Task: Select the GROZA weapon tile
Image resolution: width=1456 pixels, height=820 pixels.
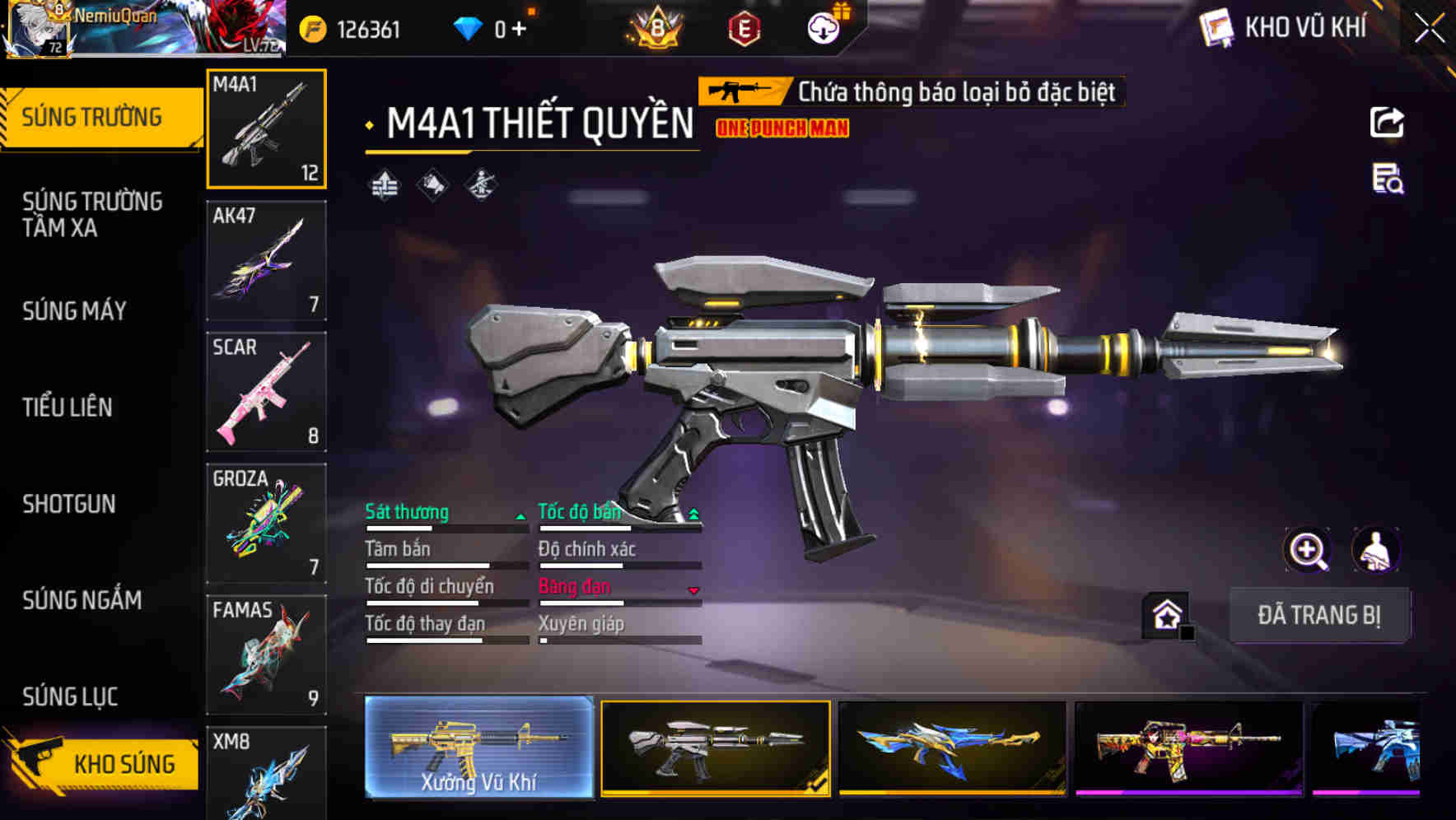Action: click(x=266, y=523)
